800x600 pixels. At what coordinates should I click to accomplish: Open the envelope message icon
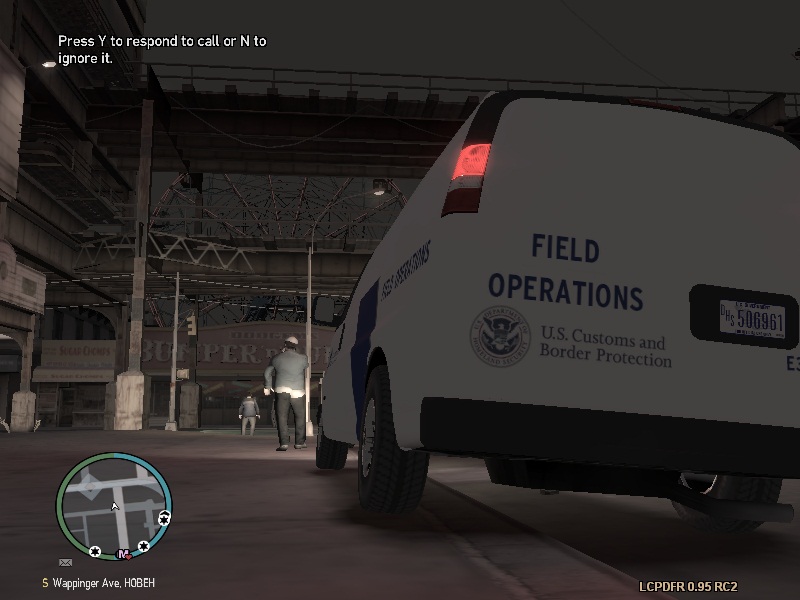click(66, 563)
